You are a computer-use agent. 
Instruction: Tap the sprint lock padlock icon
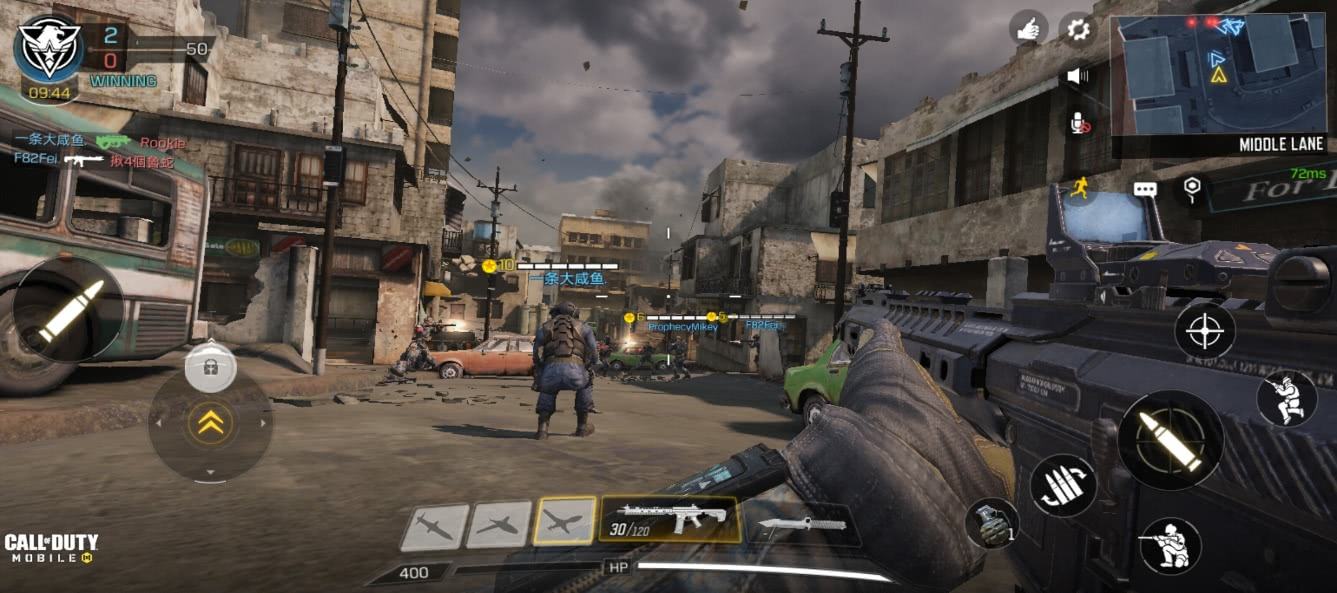point(211,367)
